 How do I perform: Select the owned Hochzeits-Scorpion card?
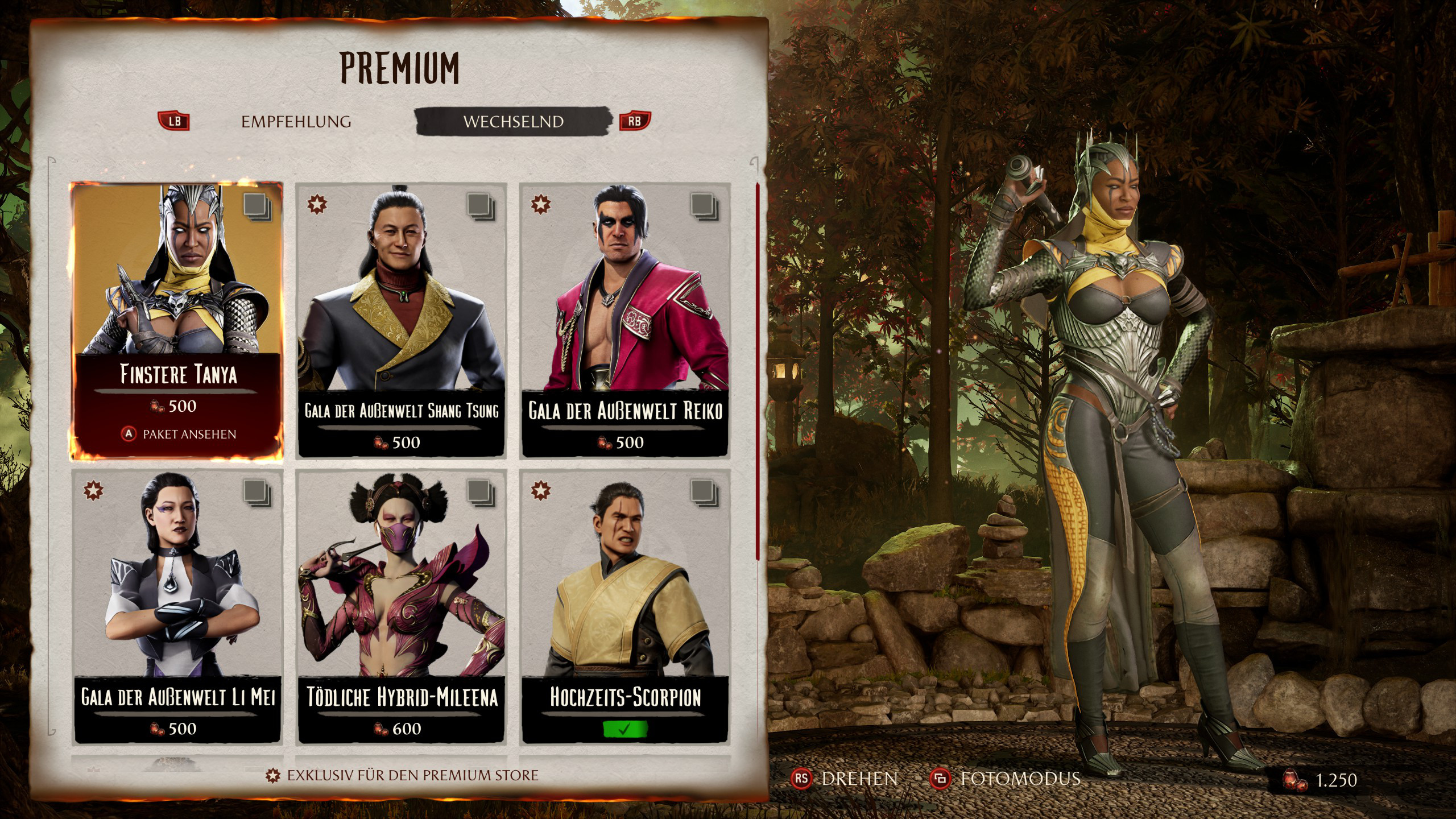pyautogui.click(x=625, y=606)
